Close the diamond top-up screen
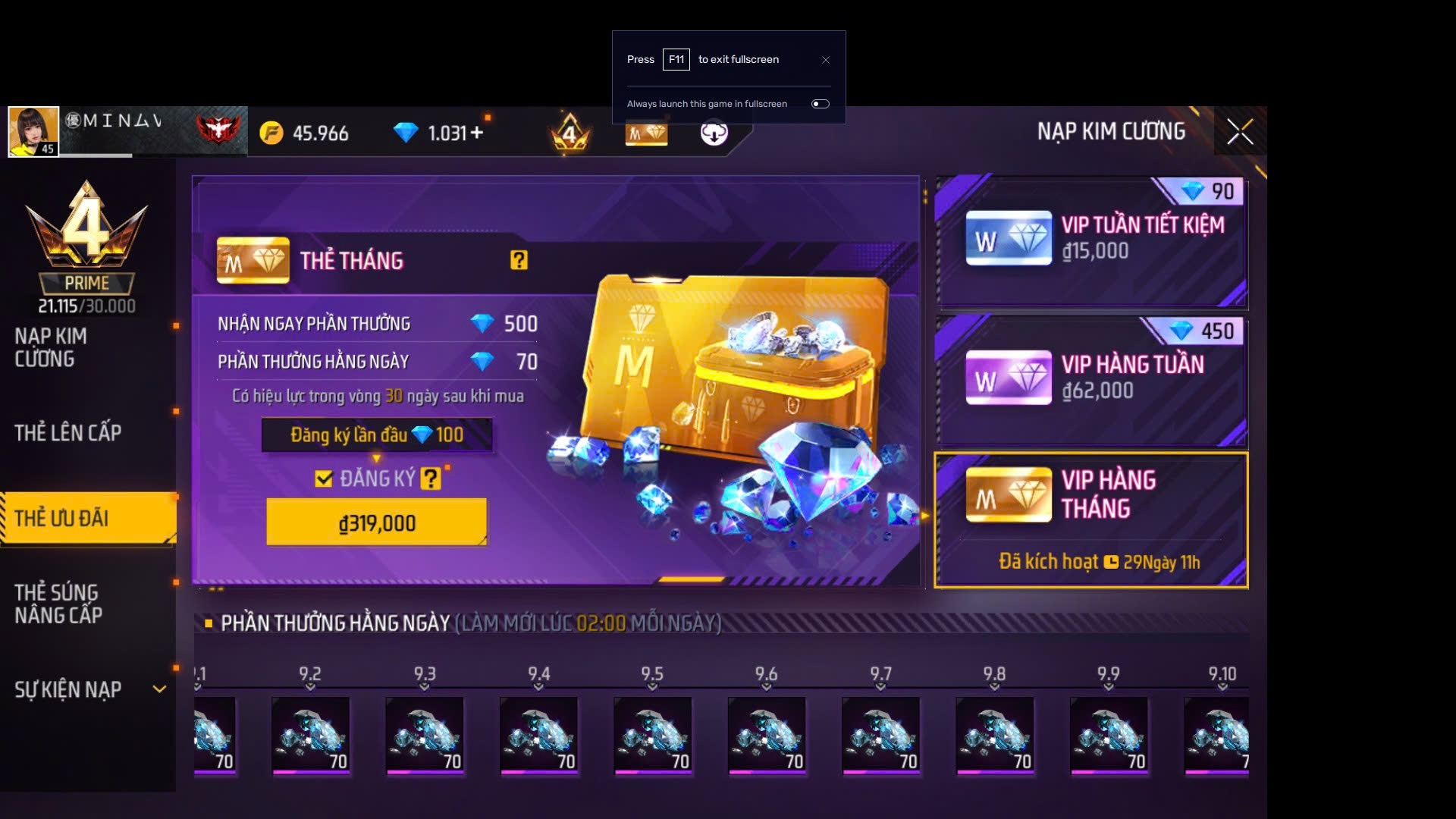 click(x=1240, y=132)
